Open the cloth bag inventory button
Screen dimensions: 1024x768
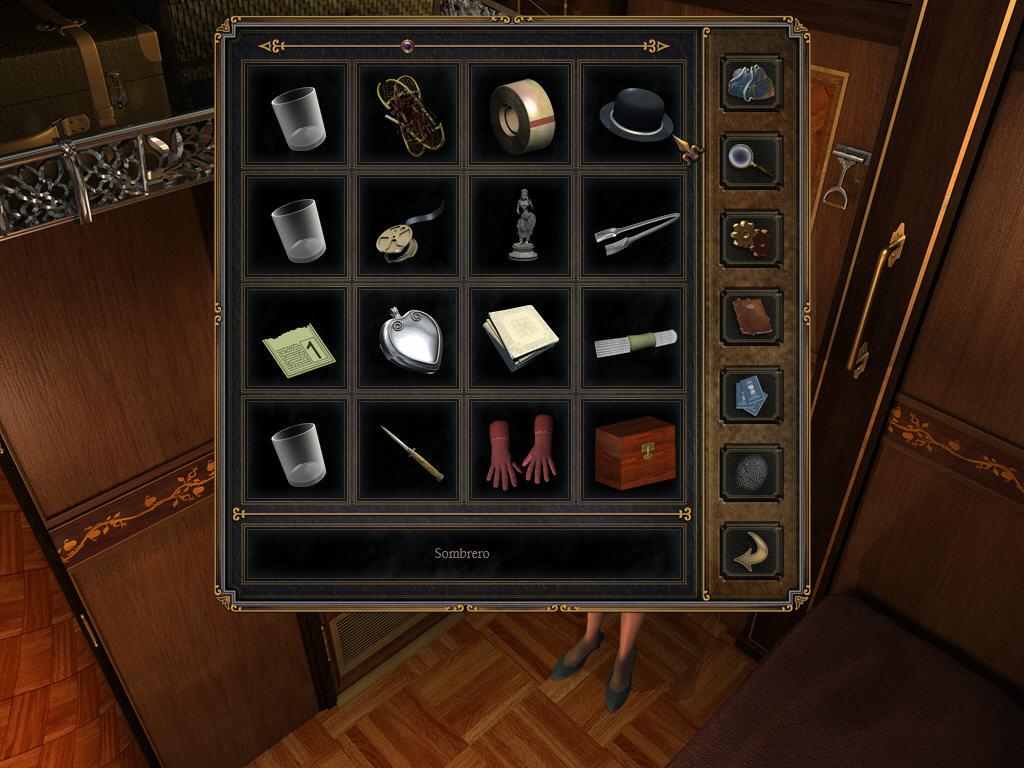click(x=751, y=82)
